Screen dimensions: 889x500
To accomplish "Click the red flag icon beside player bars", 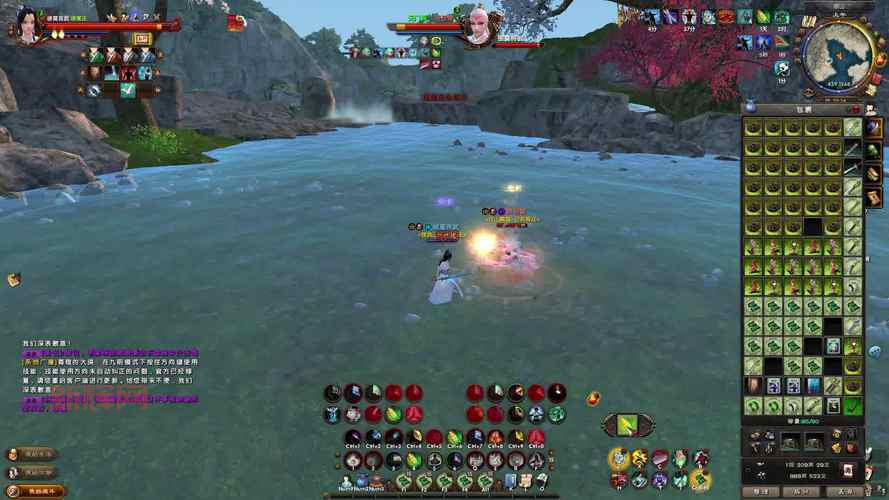I will (x=236, y=22).
